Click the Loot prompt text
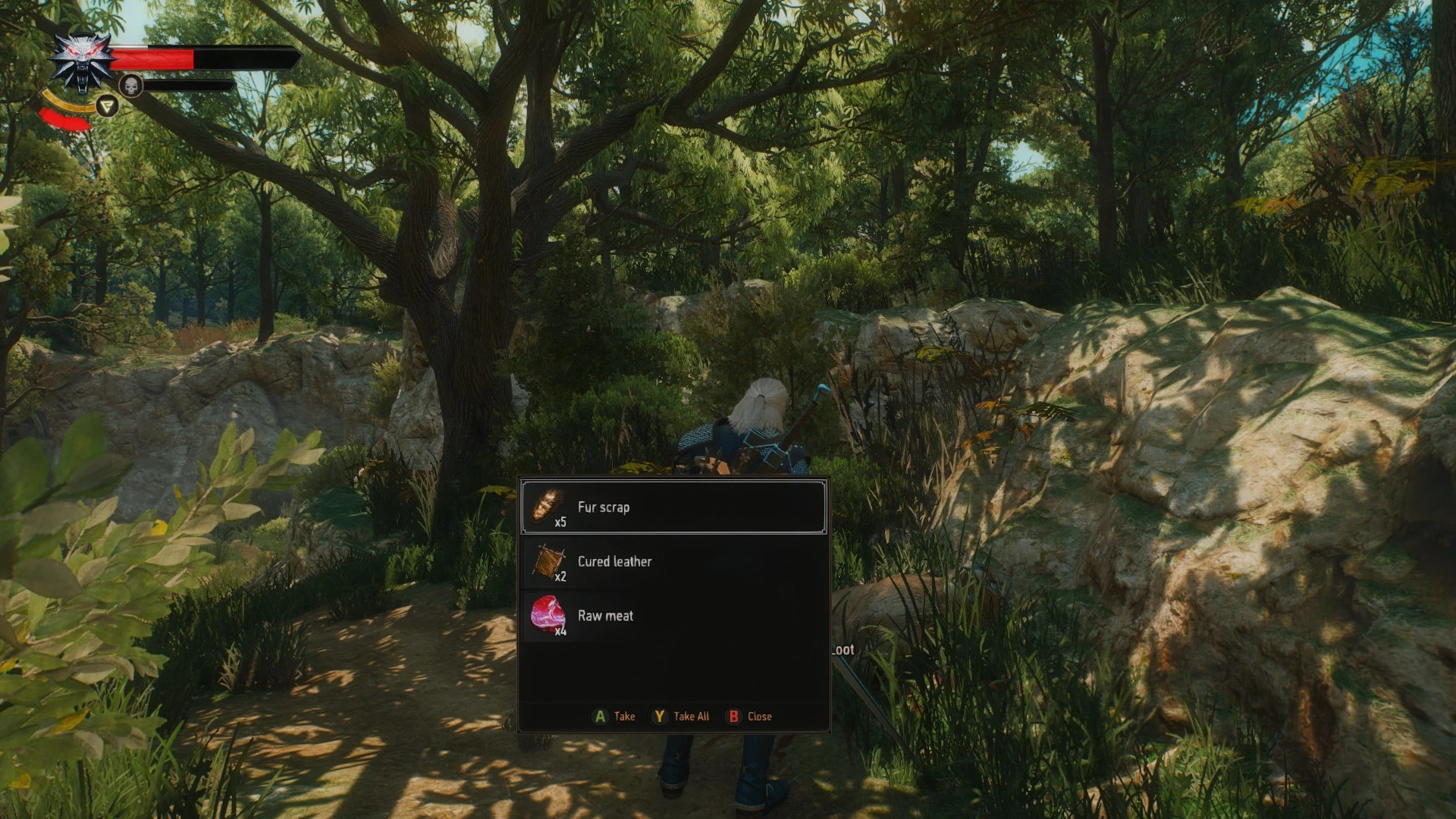This screenshot has width=1456, height=819. [842, 650]
